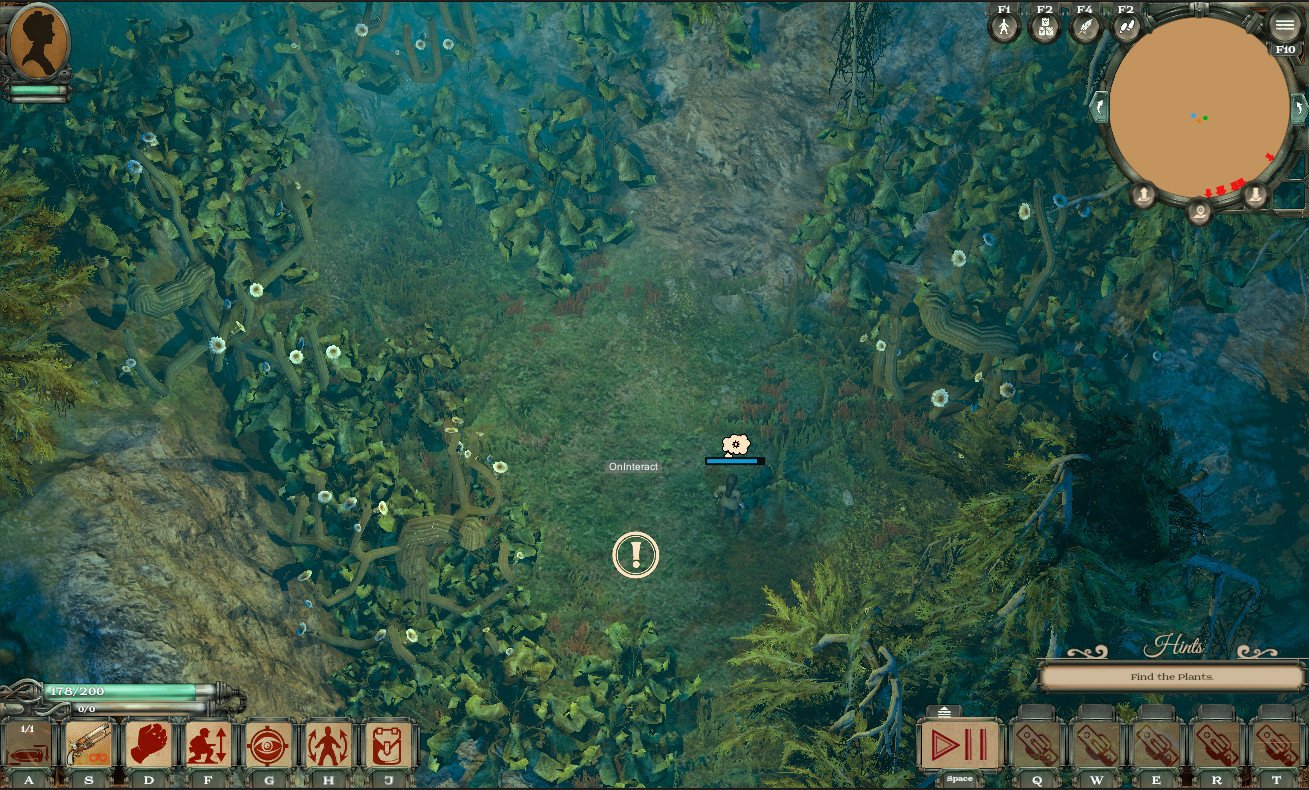Toggle the equipped item in slot A
This screenshot has height=790, width=1309.
click(28, 744)
